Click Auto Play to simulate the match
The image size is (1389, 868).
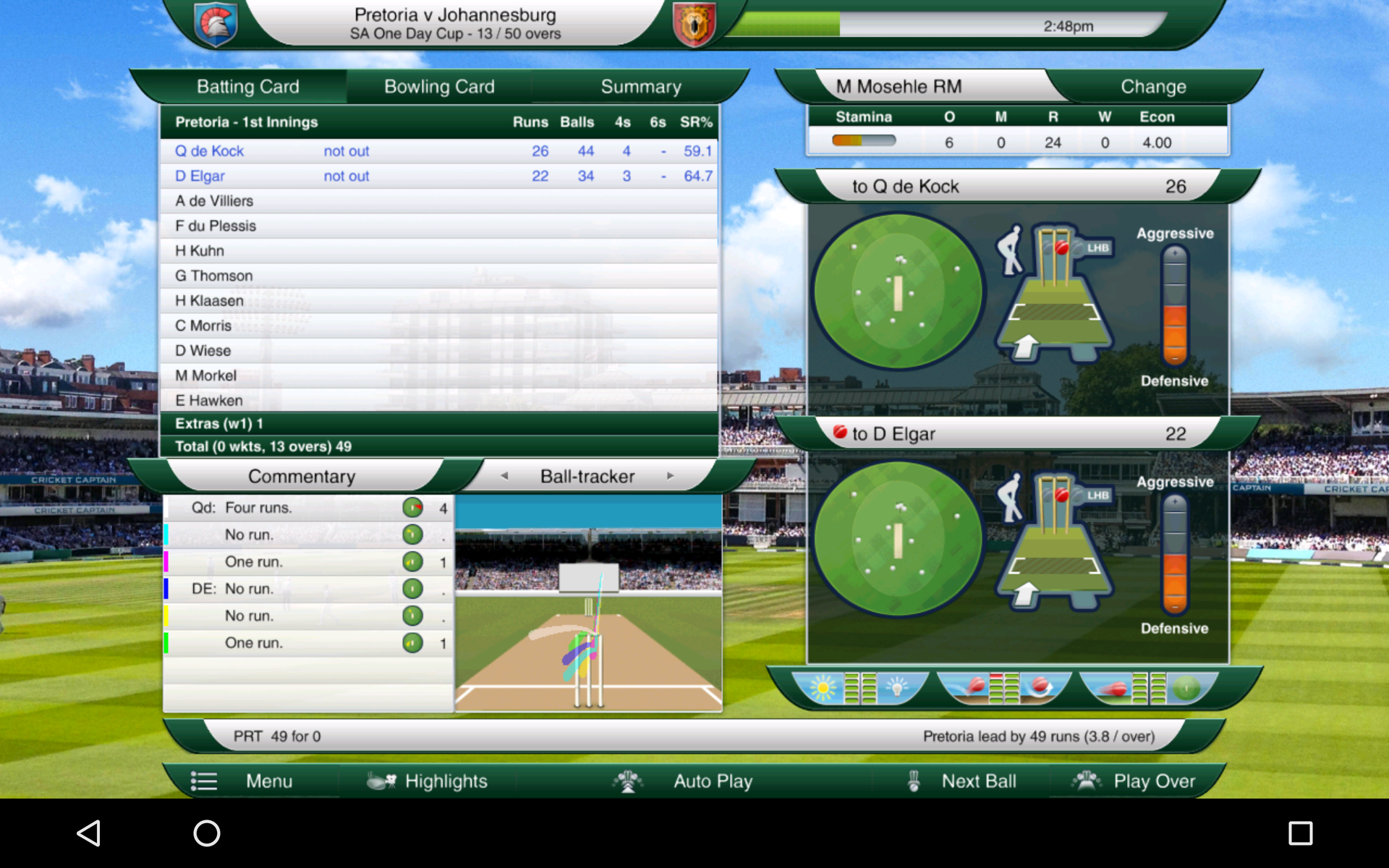pyautogui.click(x=713, y=781)
